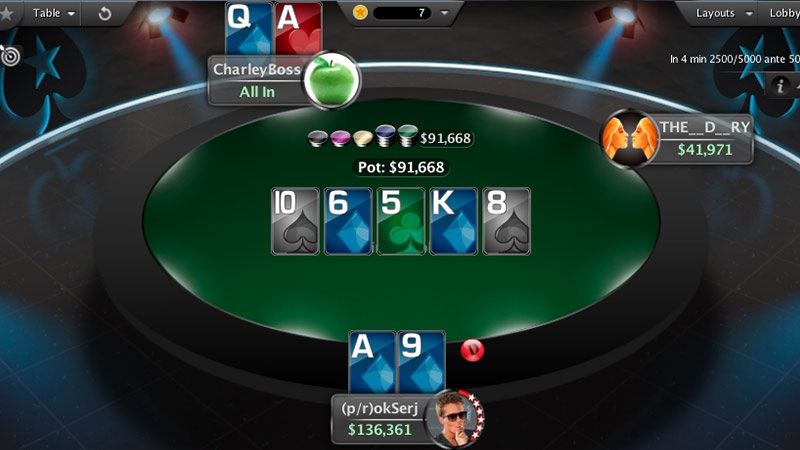Click the red badge beside the hole cards
Screen dimensions: 800x450
[x=471, y=350]
